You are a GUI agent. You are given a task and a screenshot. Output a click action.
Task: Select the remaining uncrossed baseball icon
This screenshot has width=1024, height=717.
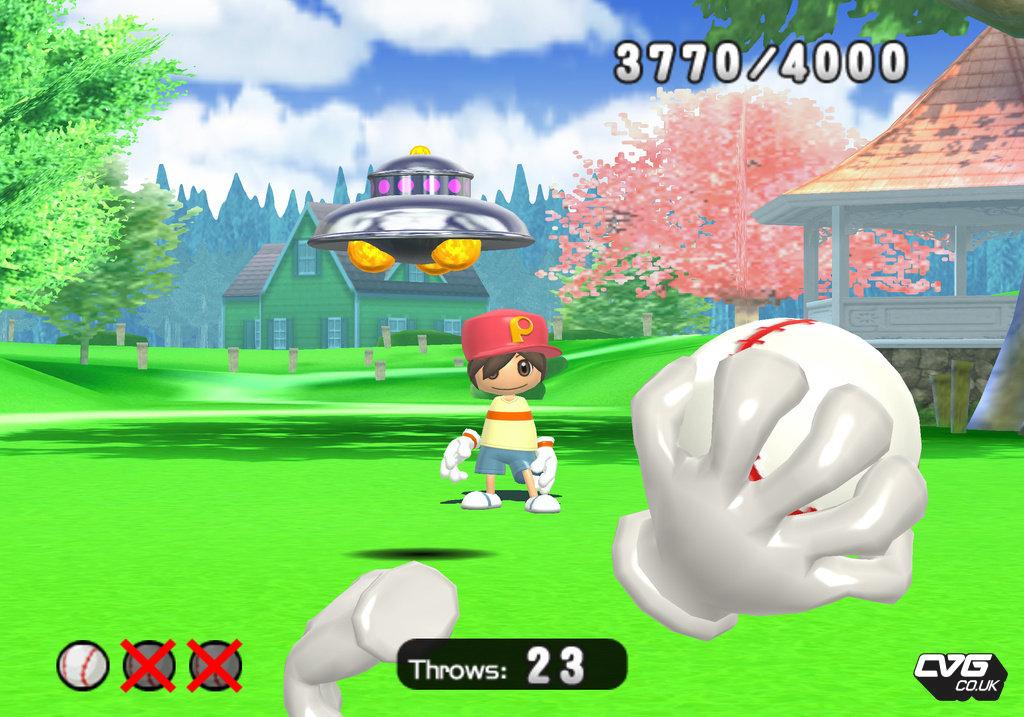[x=82, y=665]
